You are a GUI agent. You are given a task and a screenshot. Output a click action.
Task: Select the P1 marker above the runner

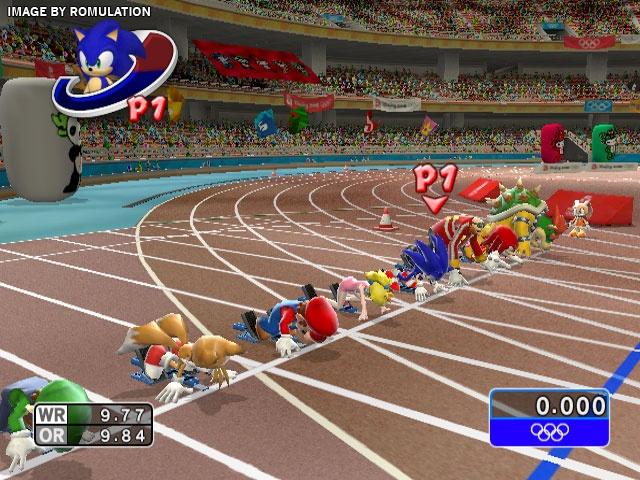coord(435,184)
